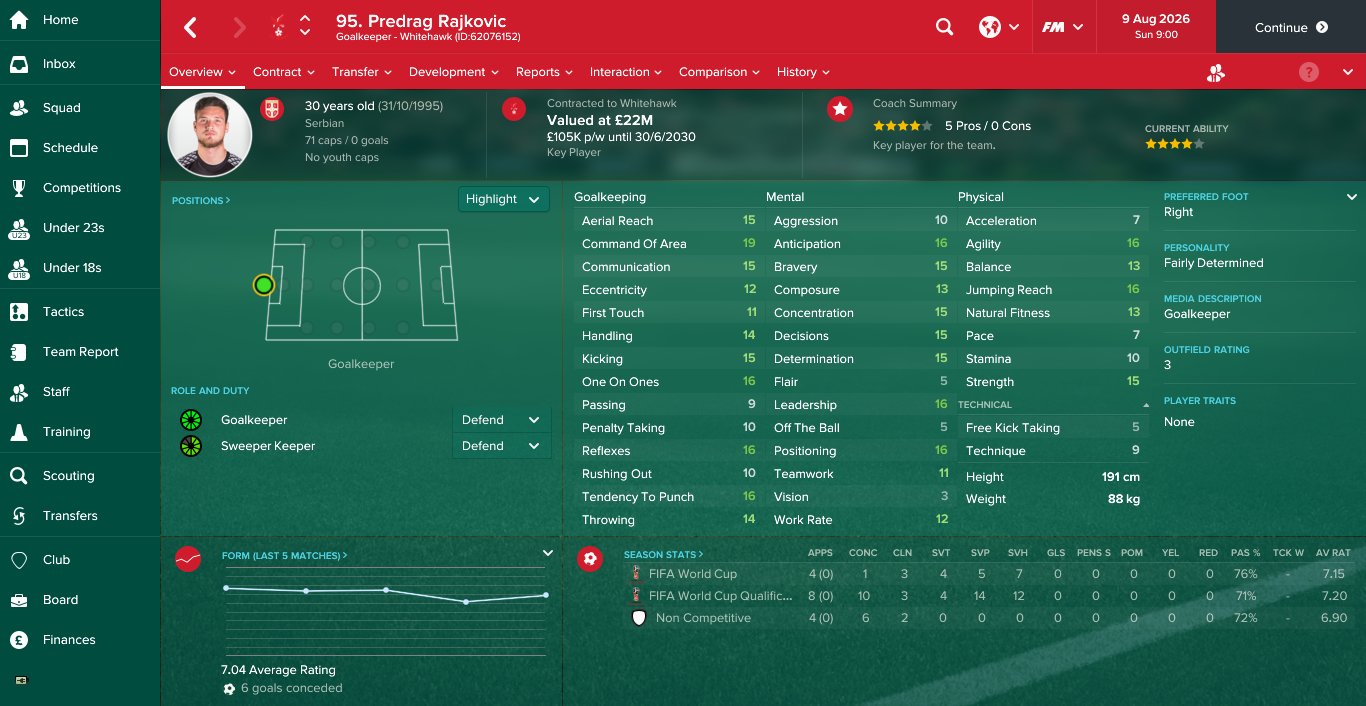Show the Scouting screen
This screenshot has width=1366, height=706.
(x=68, y=476)
